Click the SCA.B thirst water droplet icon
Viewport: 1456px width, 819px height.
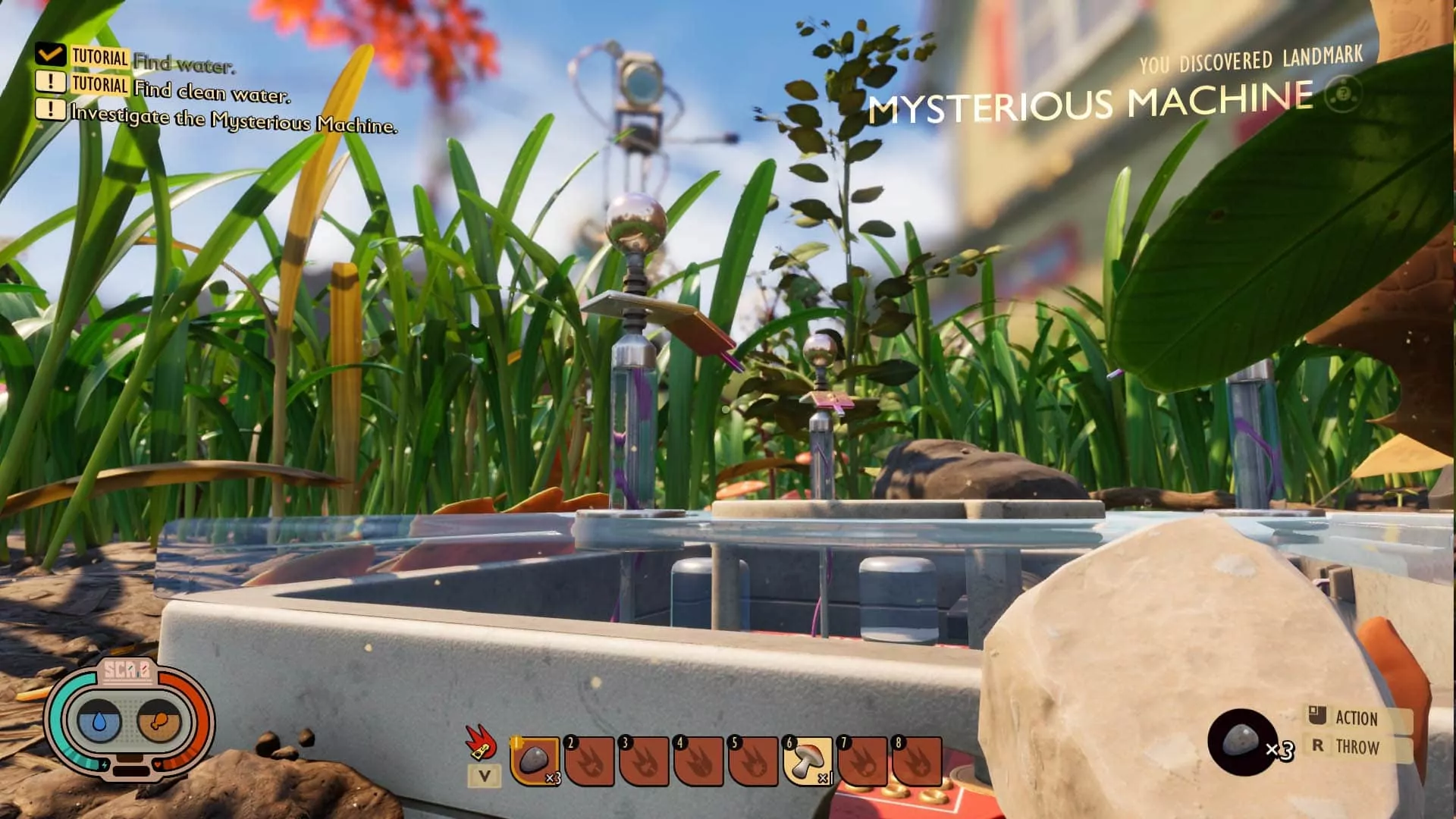(x=99, y=723)
